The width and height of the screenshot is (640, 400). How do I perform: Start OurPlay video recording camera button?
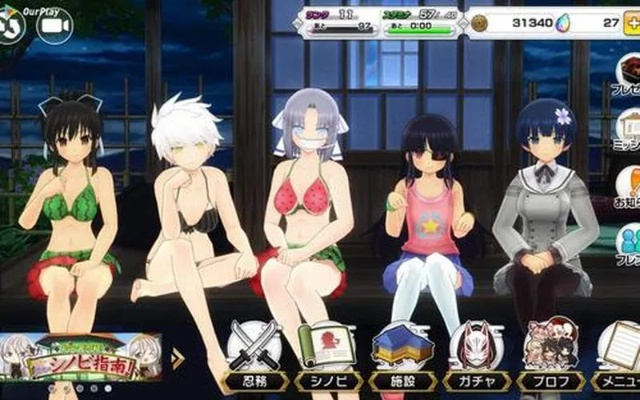(x=54, y=26)
